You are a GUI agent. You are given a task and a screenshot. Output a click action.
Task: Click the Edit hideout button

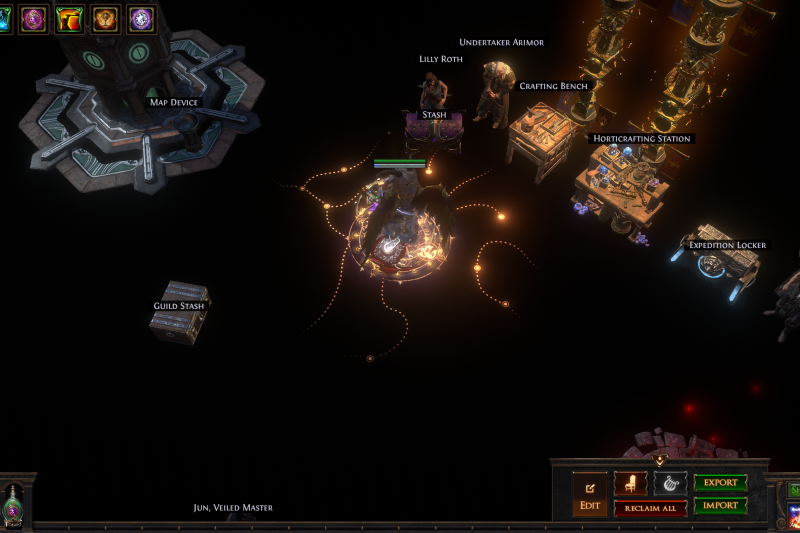590,495
